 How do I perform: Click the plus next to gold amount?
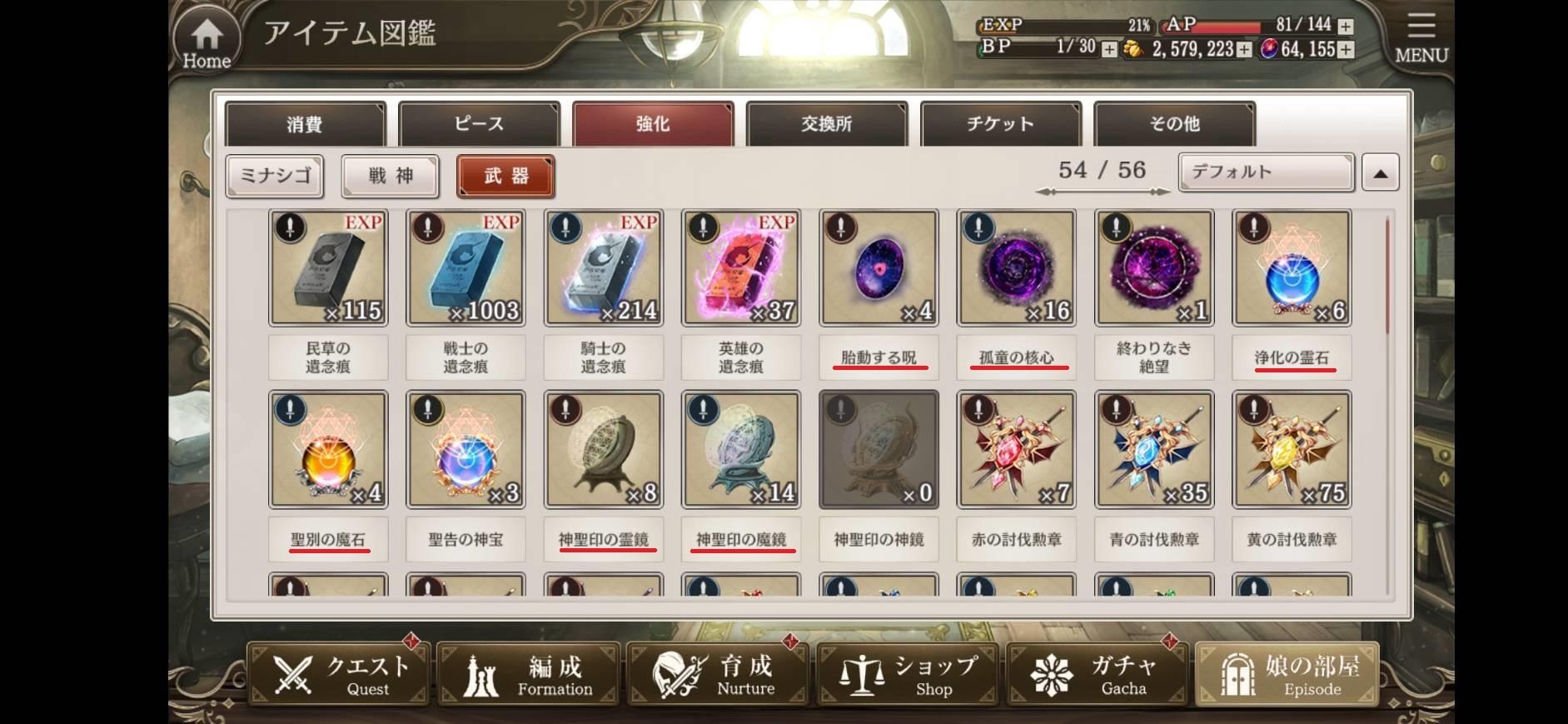click(x=1242, y=50)
